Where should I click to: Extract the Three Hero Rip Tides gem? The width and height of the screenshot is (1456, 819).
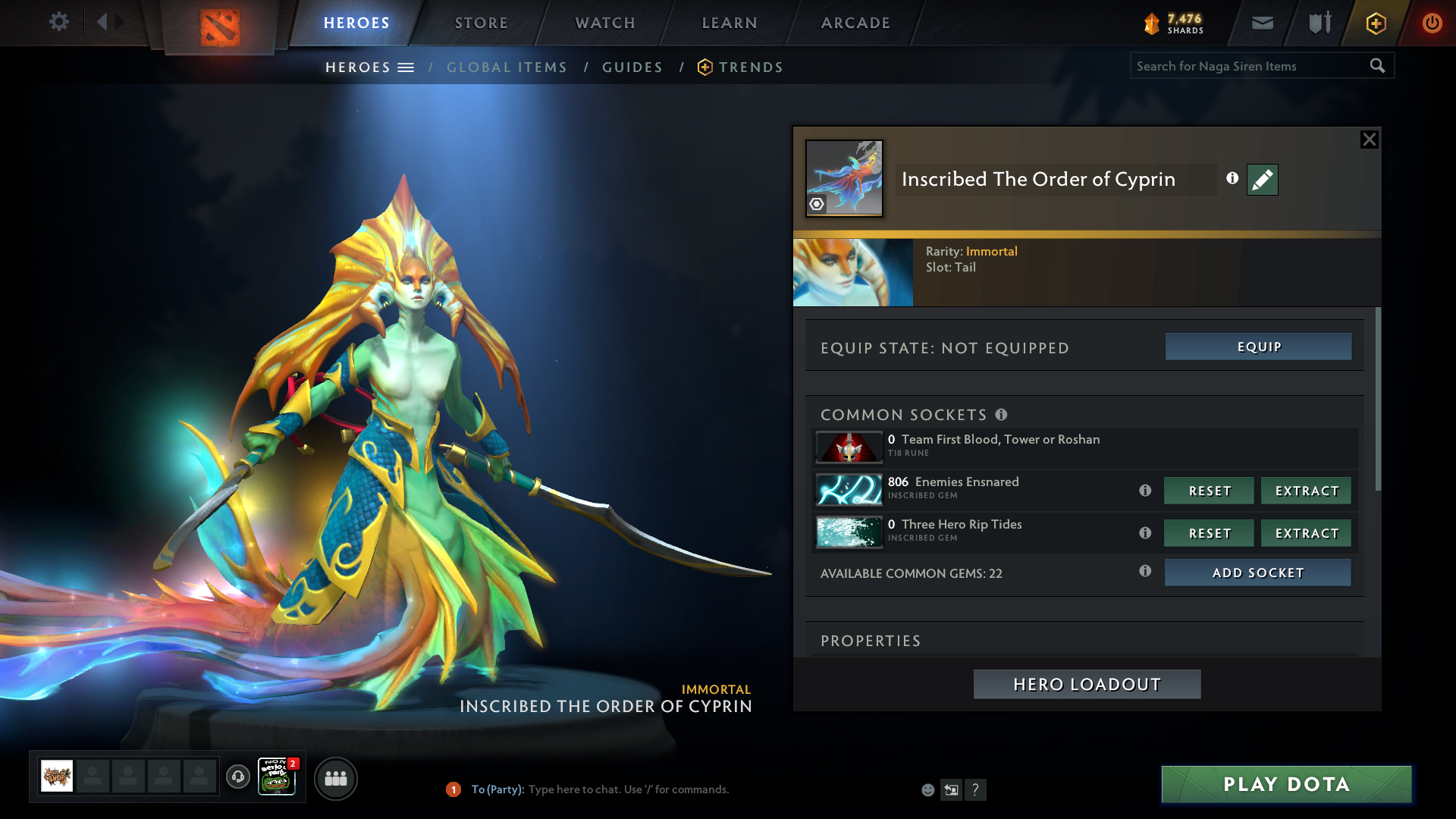[x=1306, y=533]
